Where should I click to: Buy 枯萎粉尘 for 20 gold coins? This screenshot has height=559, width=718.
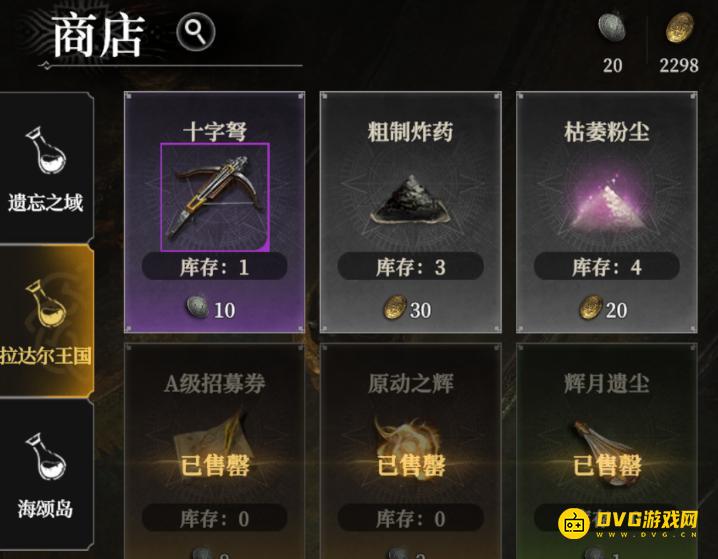[x=604, y=310]
